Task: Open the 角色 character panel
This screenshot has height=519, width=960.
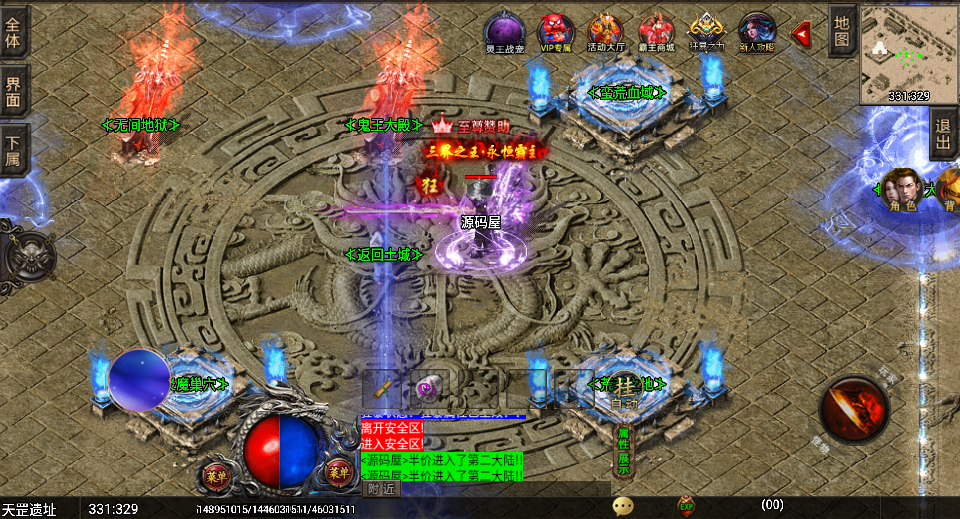Action: click(x=902, y=189)
